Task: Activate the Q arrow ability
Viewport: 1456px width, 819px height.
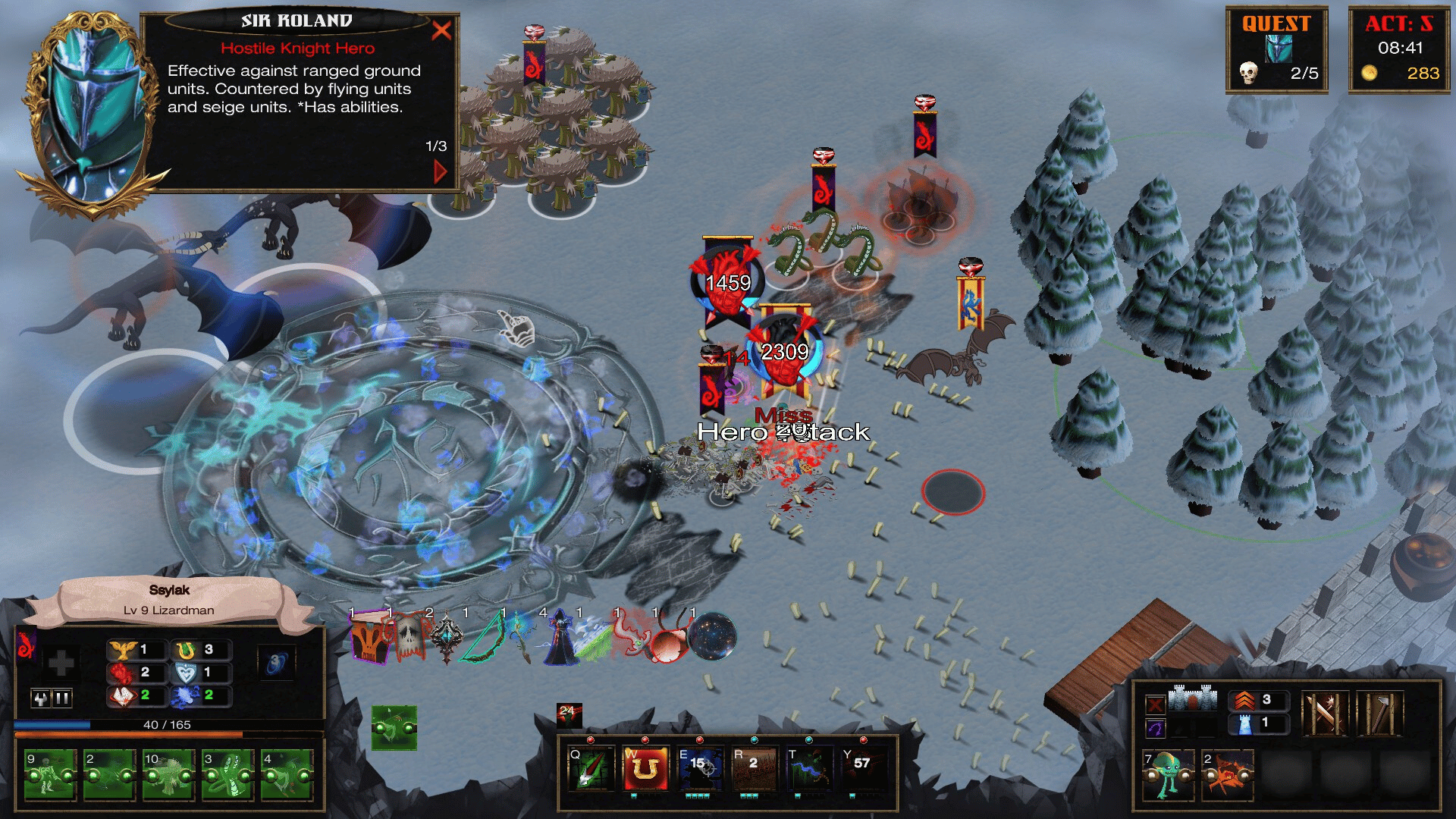Action: pyautogui.click(x=590, y=768)
